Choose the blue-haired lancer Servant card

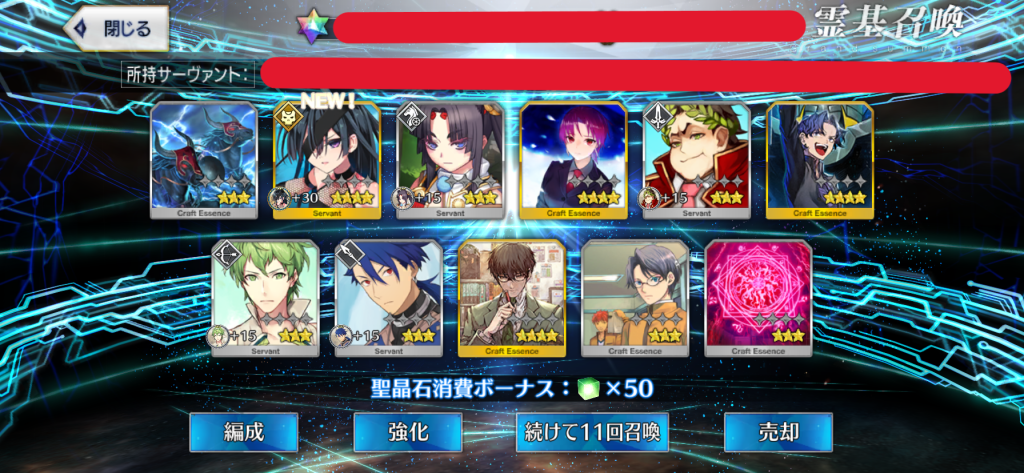click(388, 298)
